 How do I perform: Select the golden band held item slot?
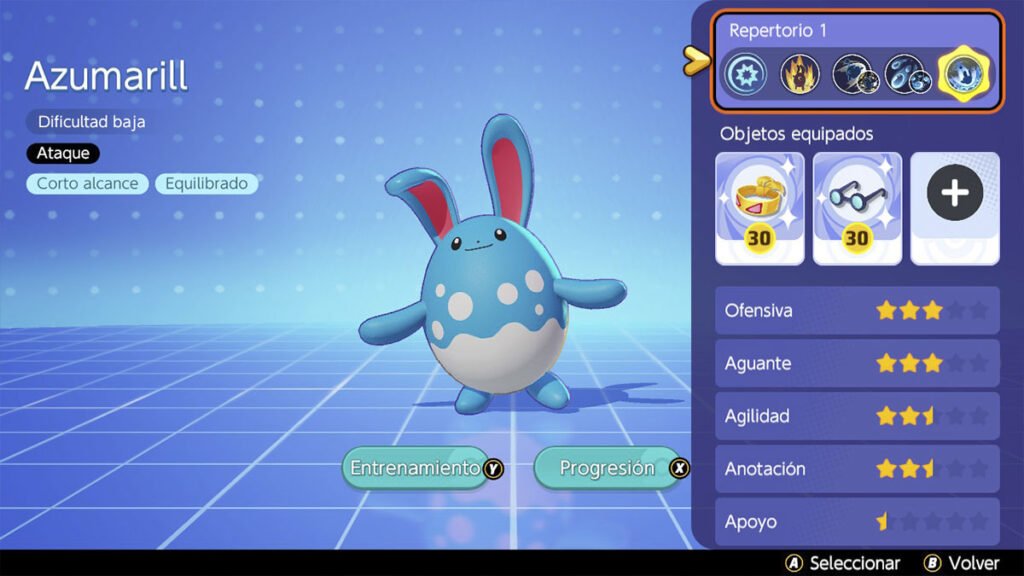pyautogui.click(x=759, y=208)
